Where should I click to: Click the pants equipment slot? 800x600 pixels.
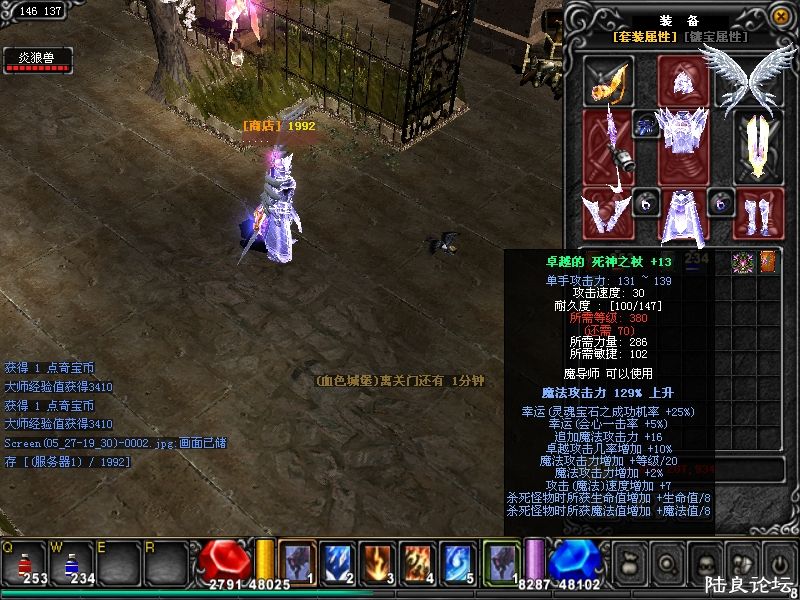click(683, 214)
